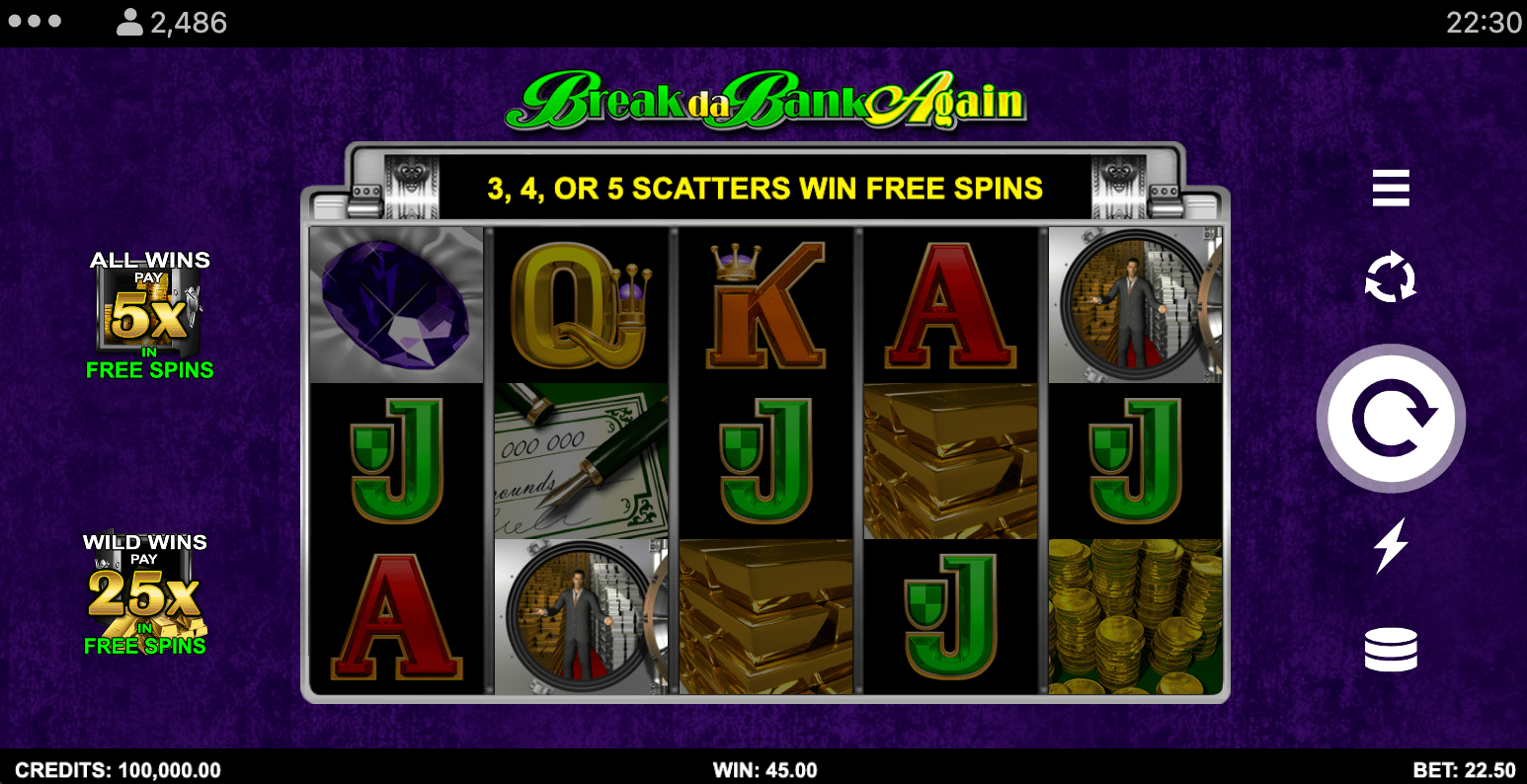Click the crowned K symbol on reel three
Image resolution: width=1527 pixels, height=784 pixels.
tap(763, 304)
